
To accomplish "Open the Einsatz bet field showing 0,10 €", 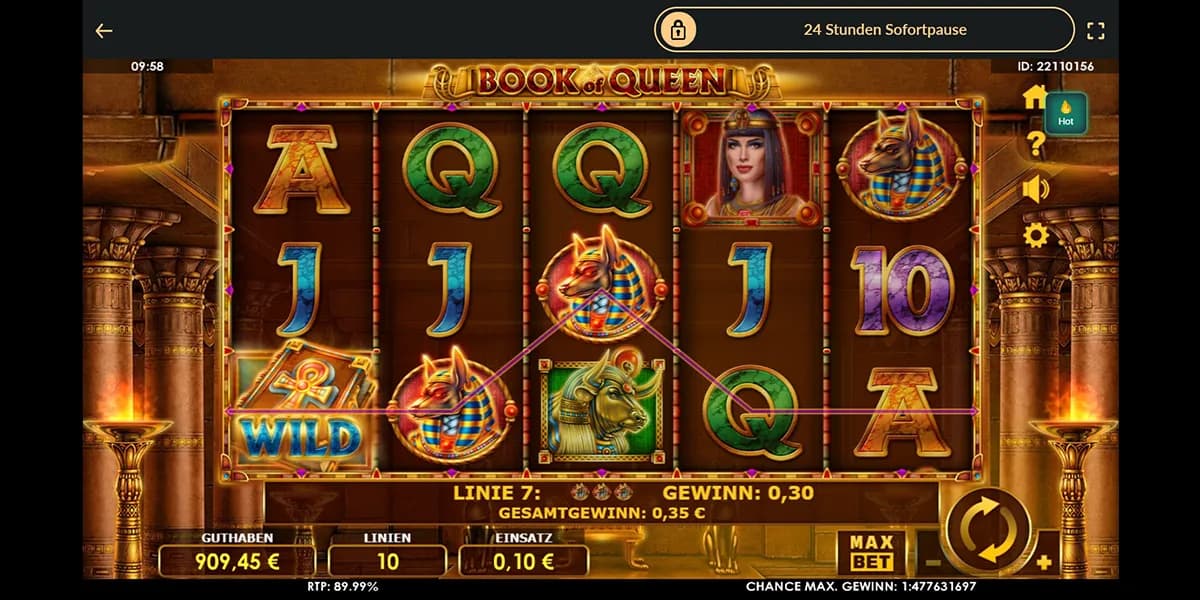I will (x=523, y=560).
